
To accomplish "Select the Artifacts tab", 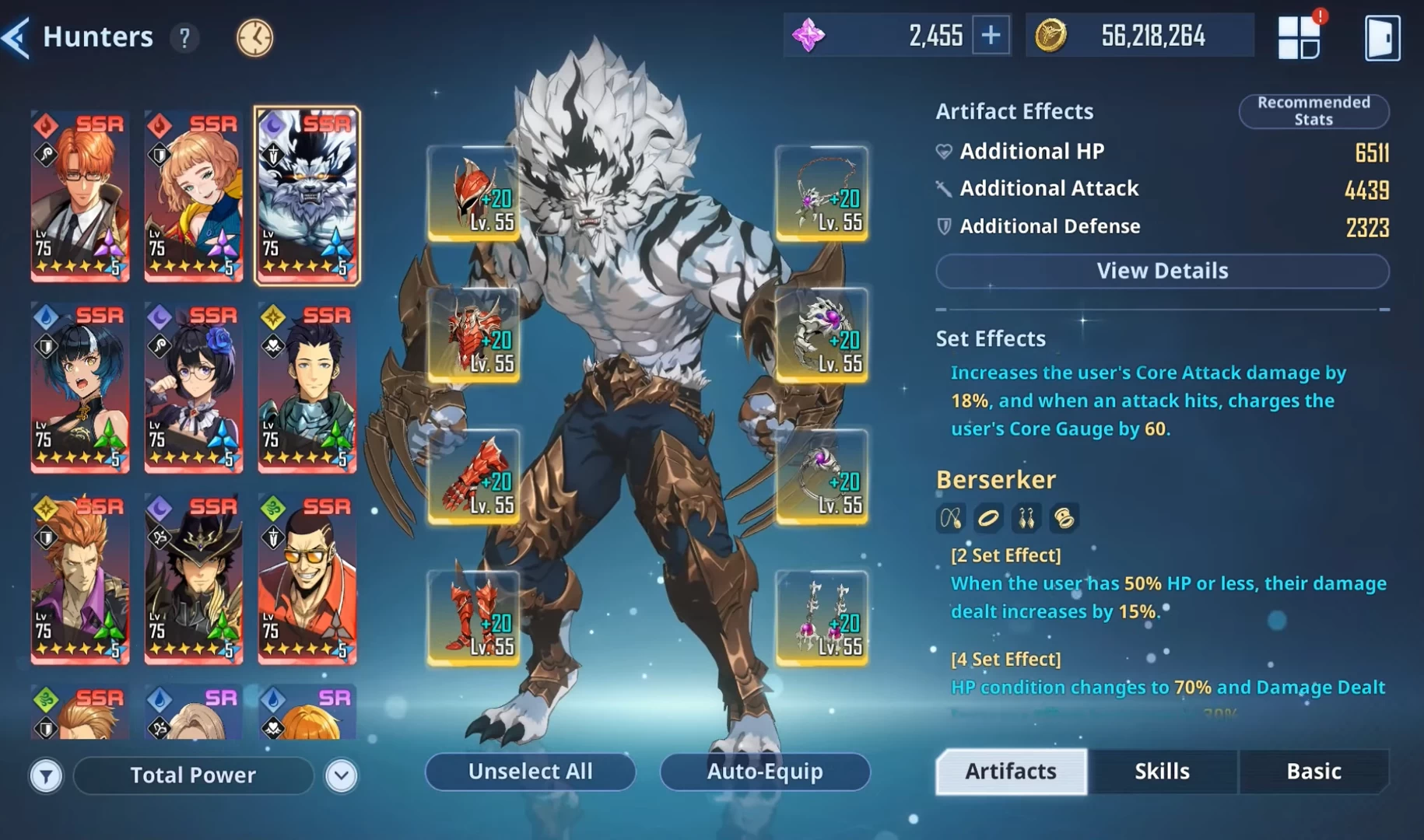I will [x=1011, y=771].
